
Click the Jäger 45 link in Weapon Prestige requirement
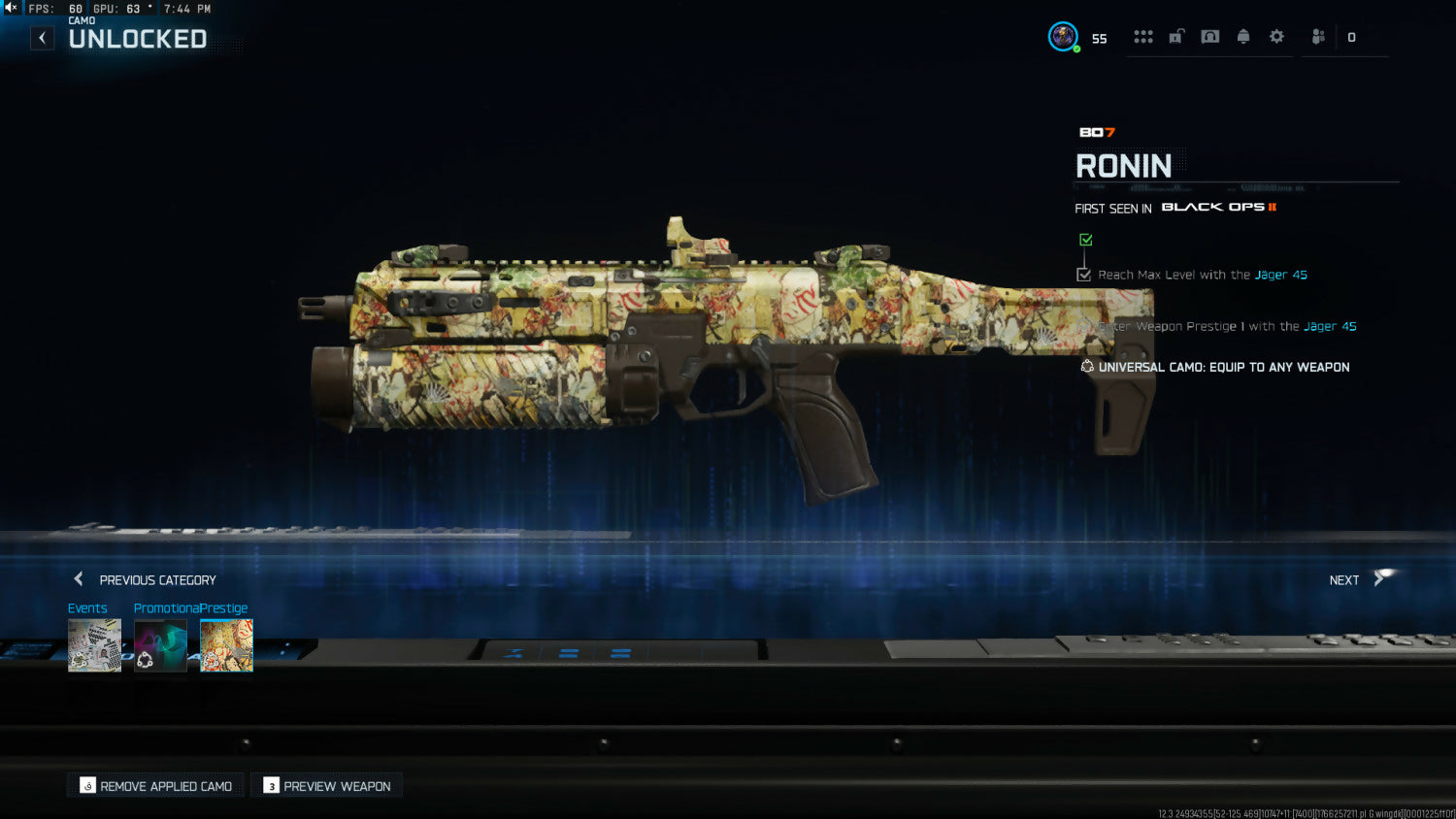coord(1330,326)
